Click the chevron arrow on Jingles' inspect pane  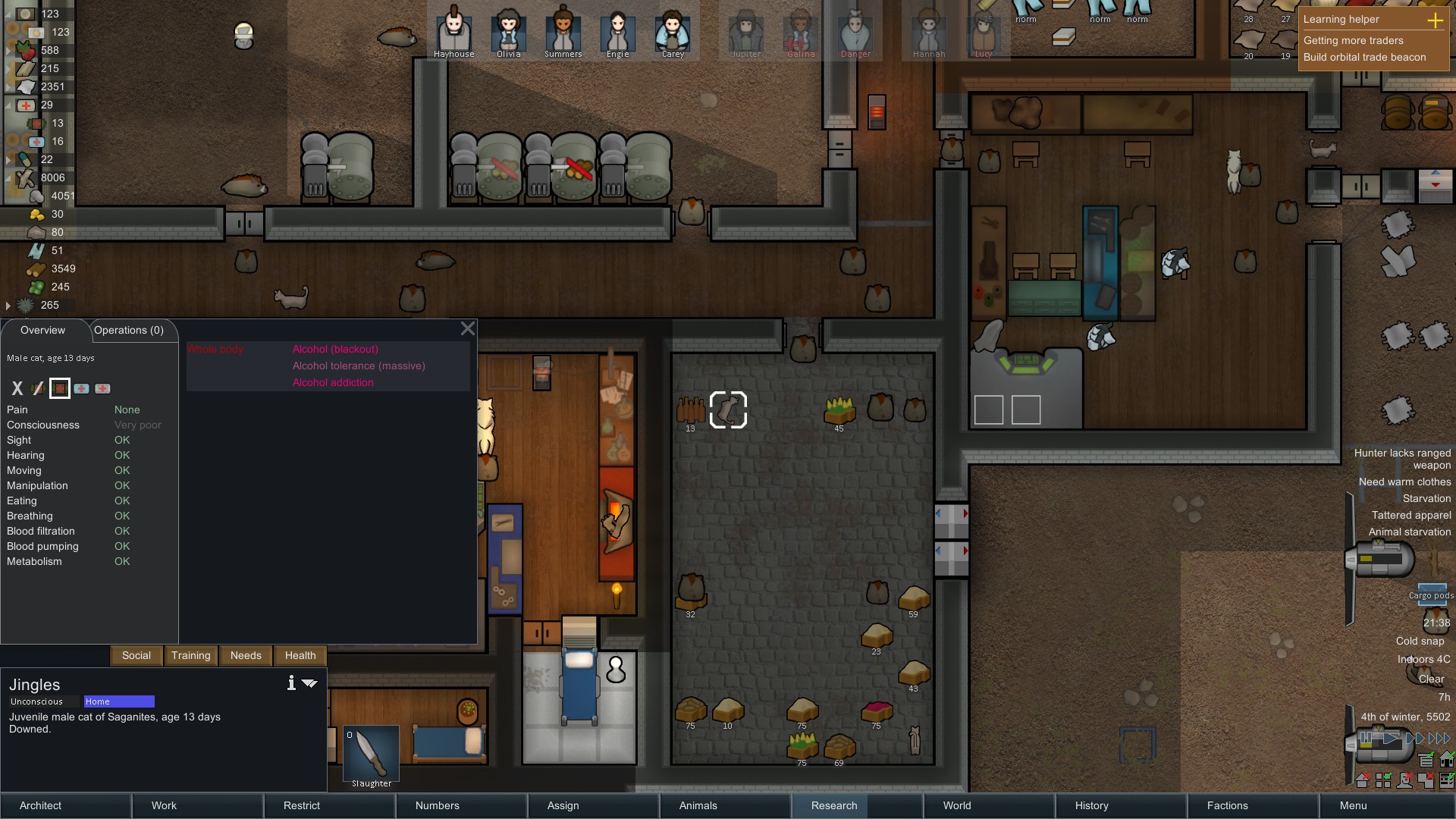[309, 682]
